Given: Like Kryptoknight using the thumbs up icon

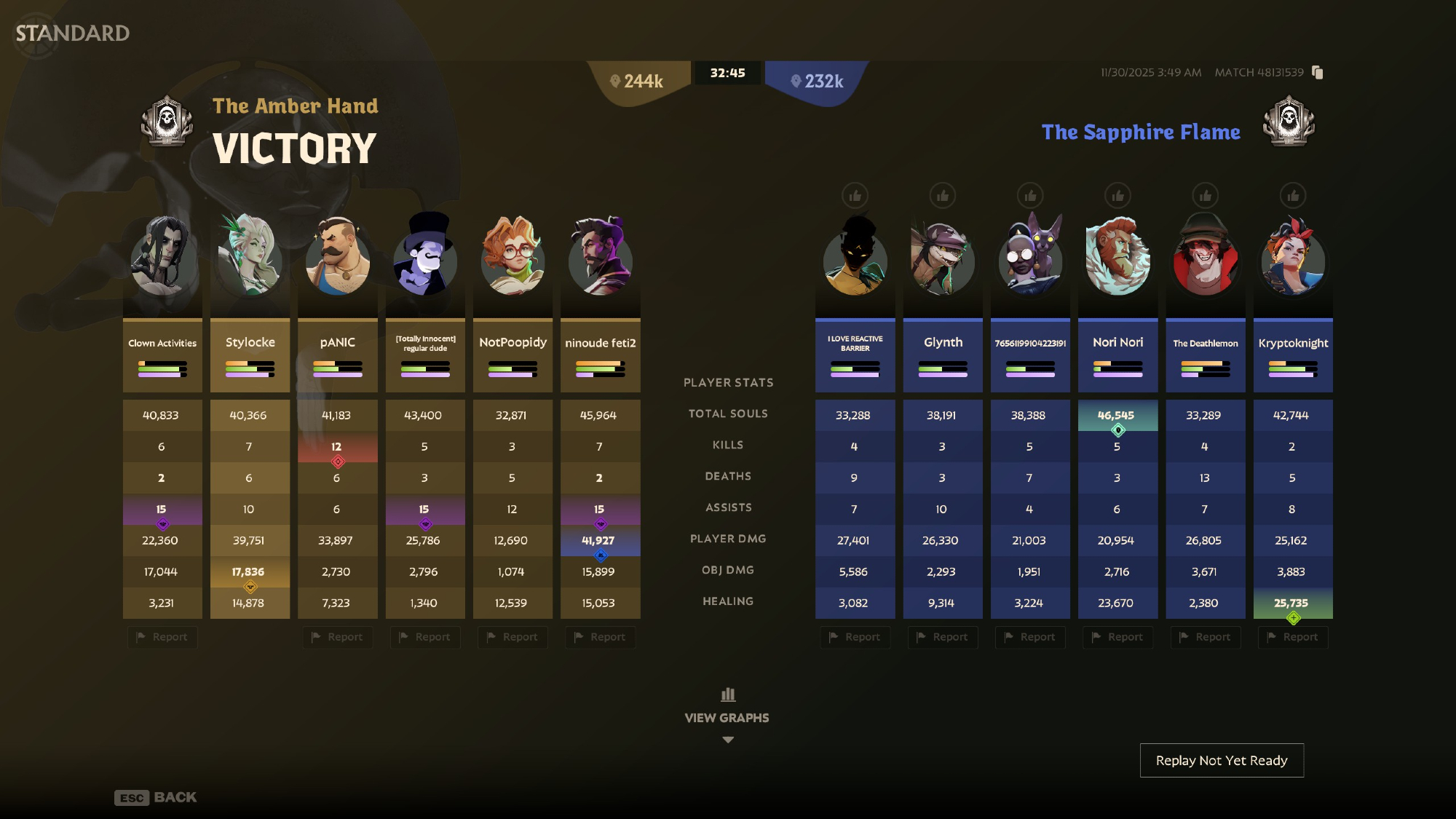Looking at the screenshot, I should pyautogui.click(x=1293, y=196).
